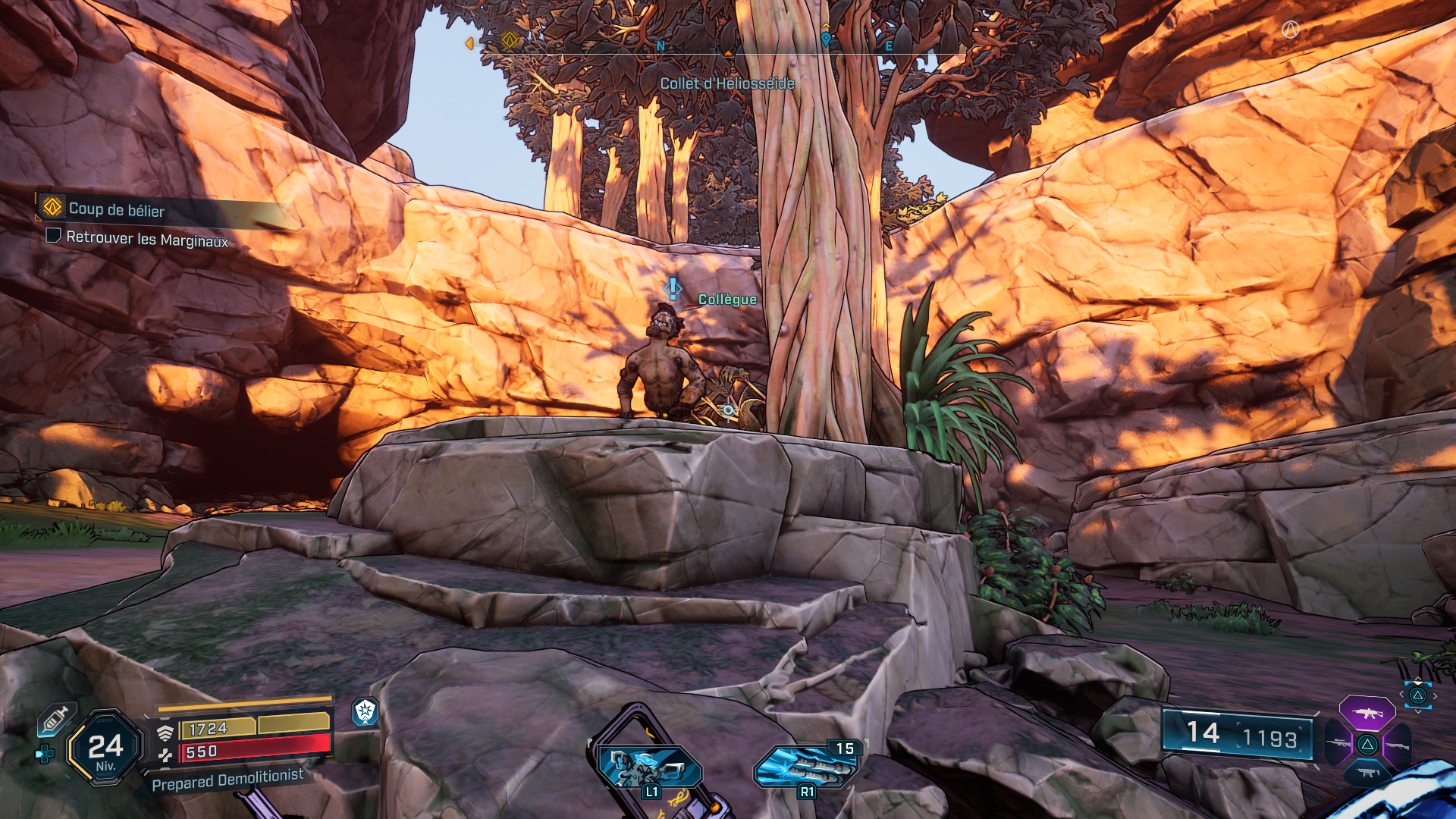Click the white starburst shield badge icon
This screenshot has height=819, width=1456.
(366, 711)
